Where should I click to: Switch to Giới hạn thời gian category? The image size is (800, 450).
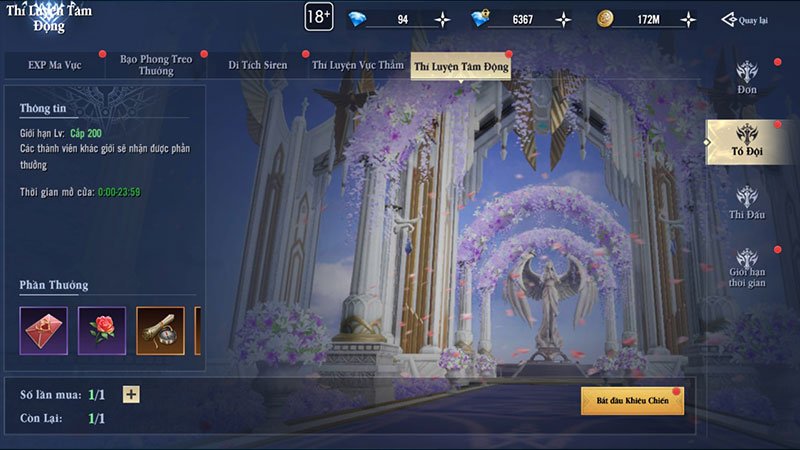click(747, 268)
